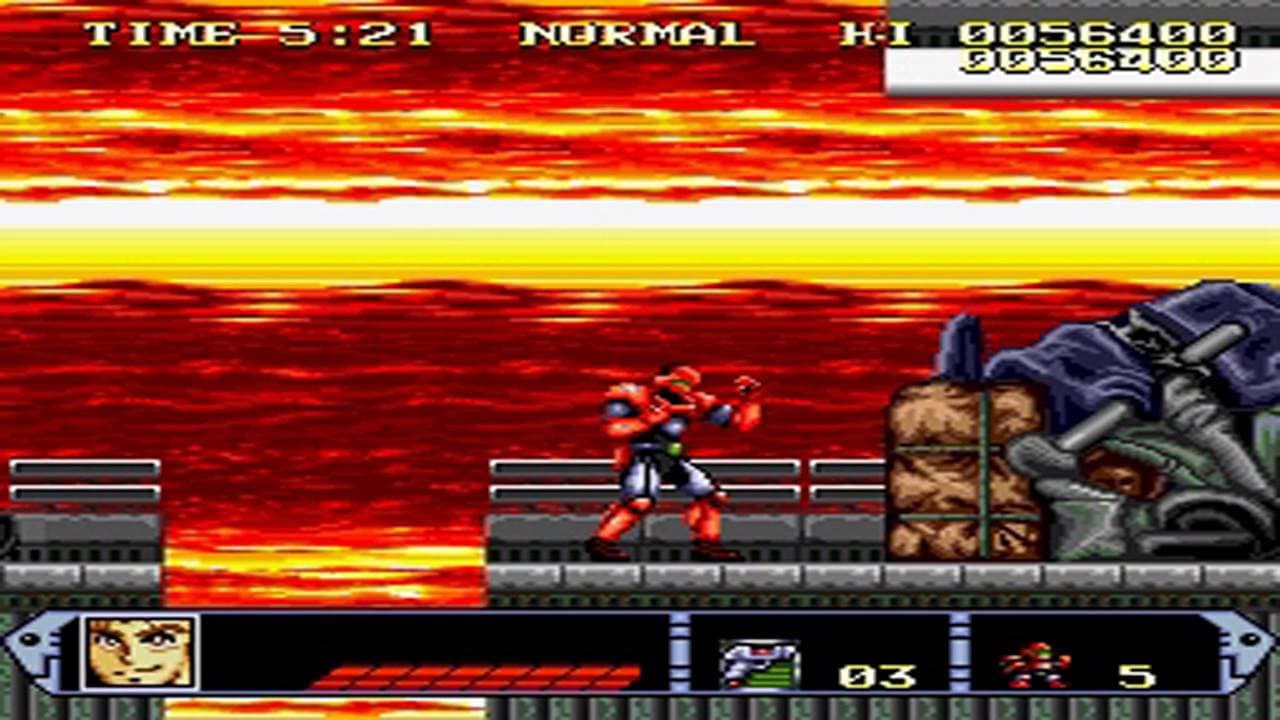
Task: Click the armored weapon icon showing 03
Action: (763, 660)
